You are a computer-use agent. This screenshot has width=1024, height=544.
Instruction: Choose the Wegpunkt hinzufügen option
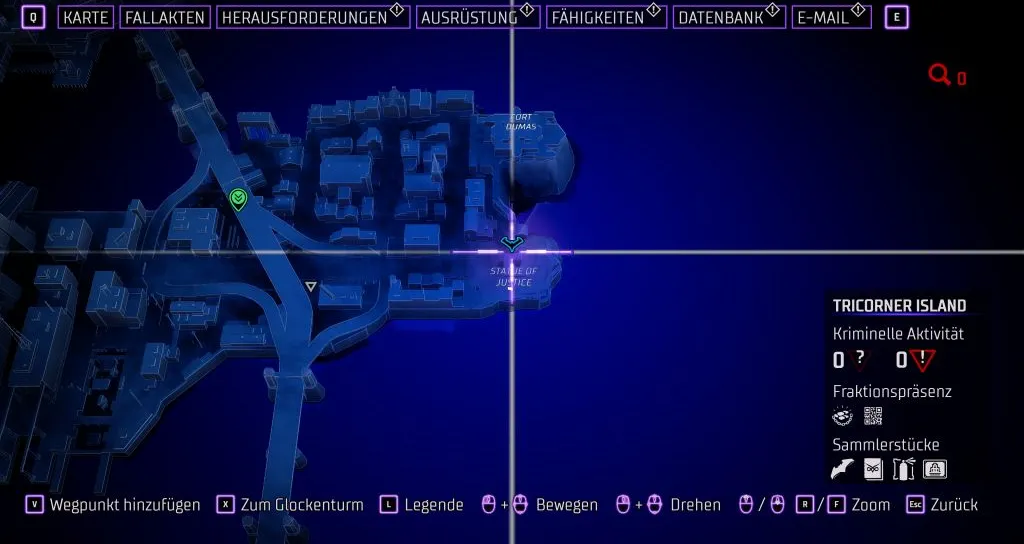[125, 505]
